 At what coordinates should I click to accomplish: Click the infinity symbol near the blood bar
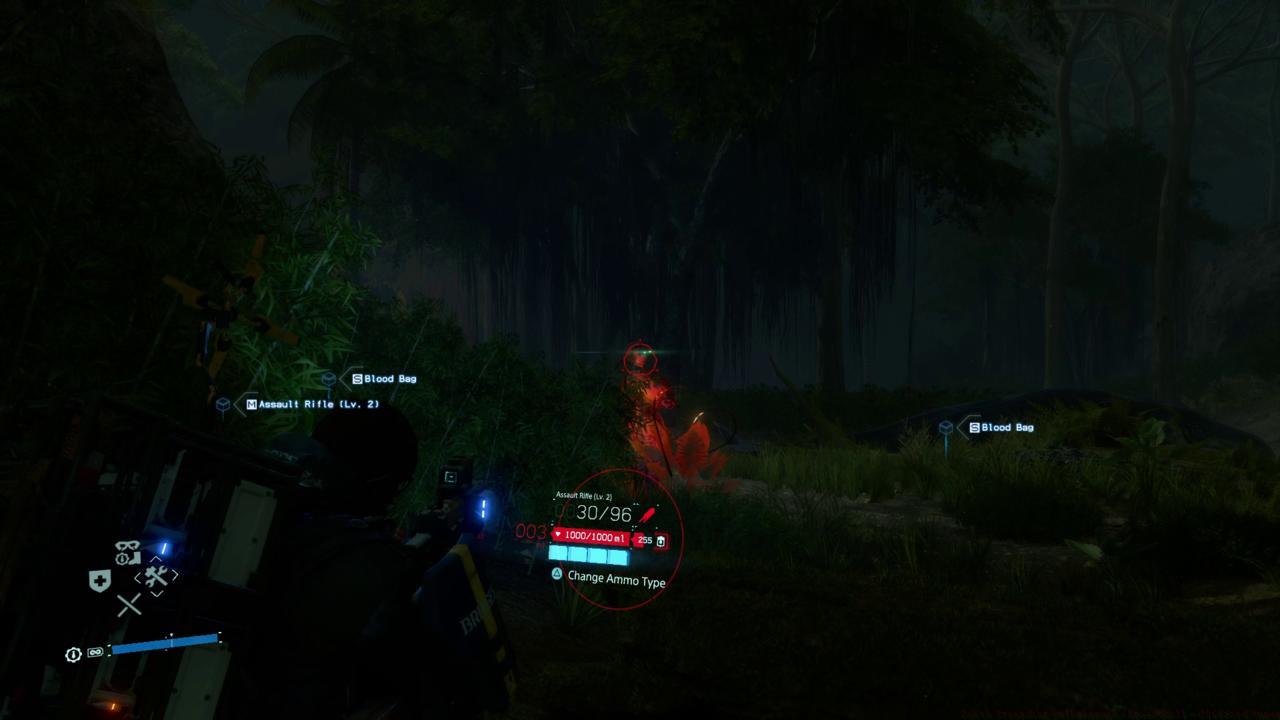[96, 652]
